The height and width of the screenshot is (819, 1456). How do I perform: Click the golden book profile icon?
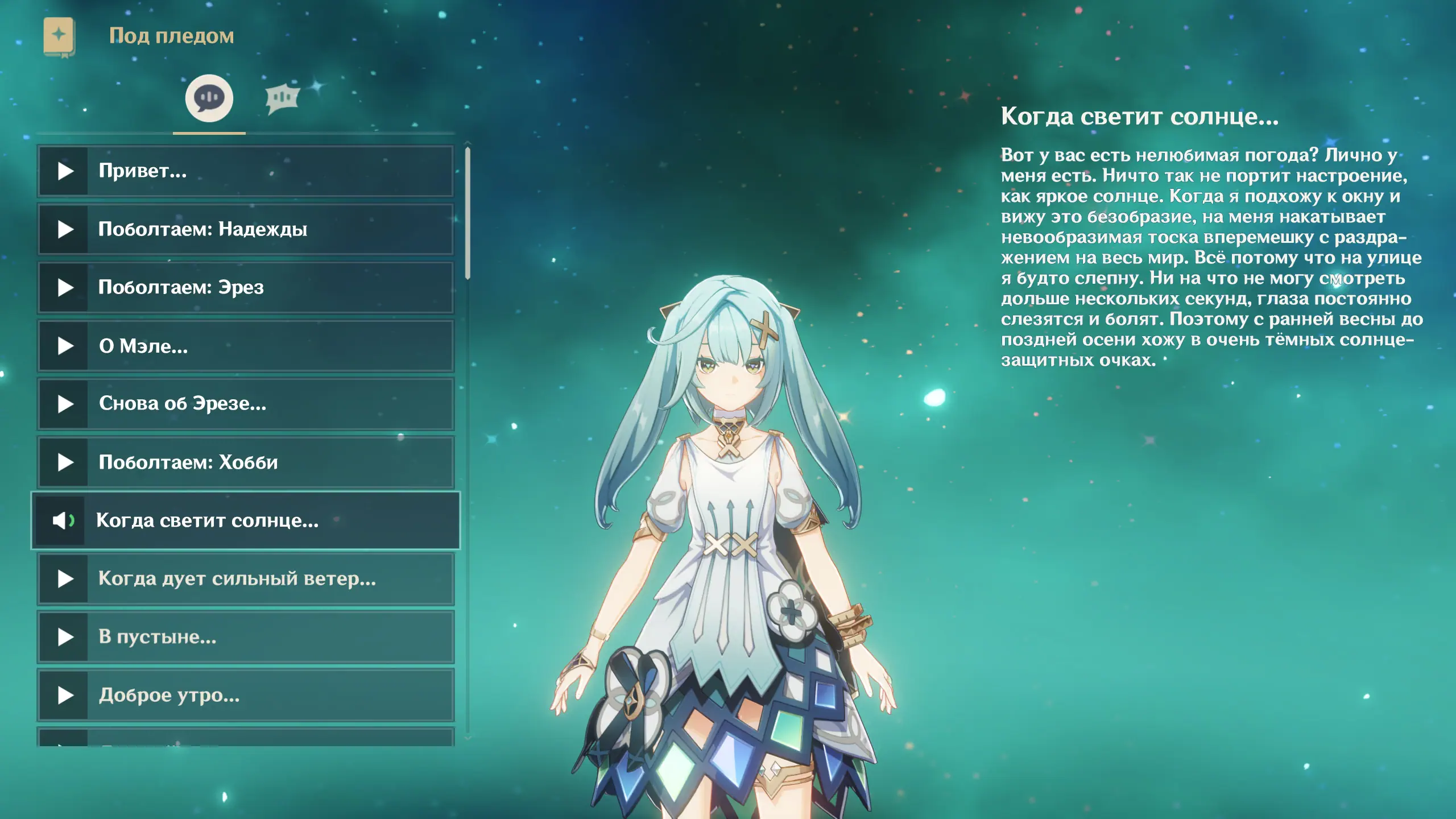[59, 37]
